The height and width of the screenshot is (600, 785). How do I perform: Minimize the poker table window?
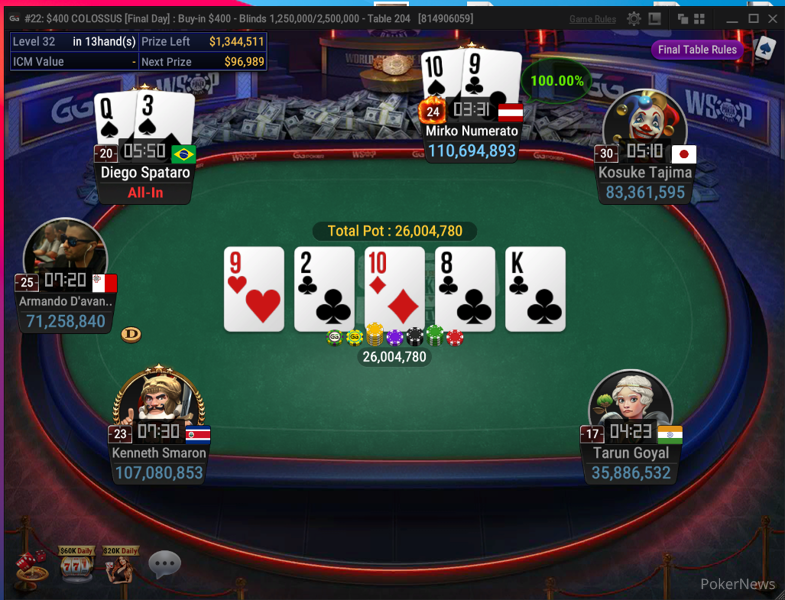tap(732, 19)
